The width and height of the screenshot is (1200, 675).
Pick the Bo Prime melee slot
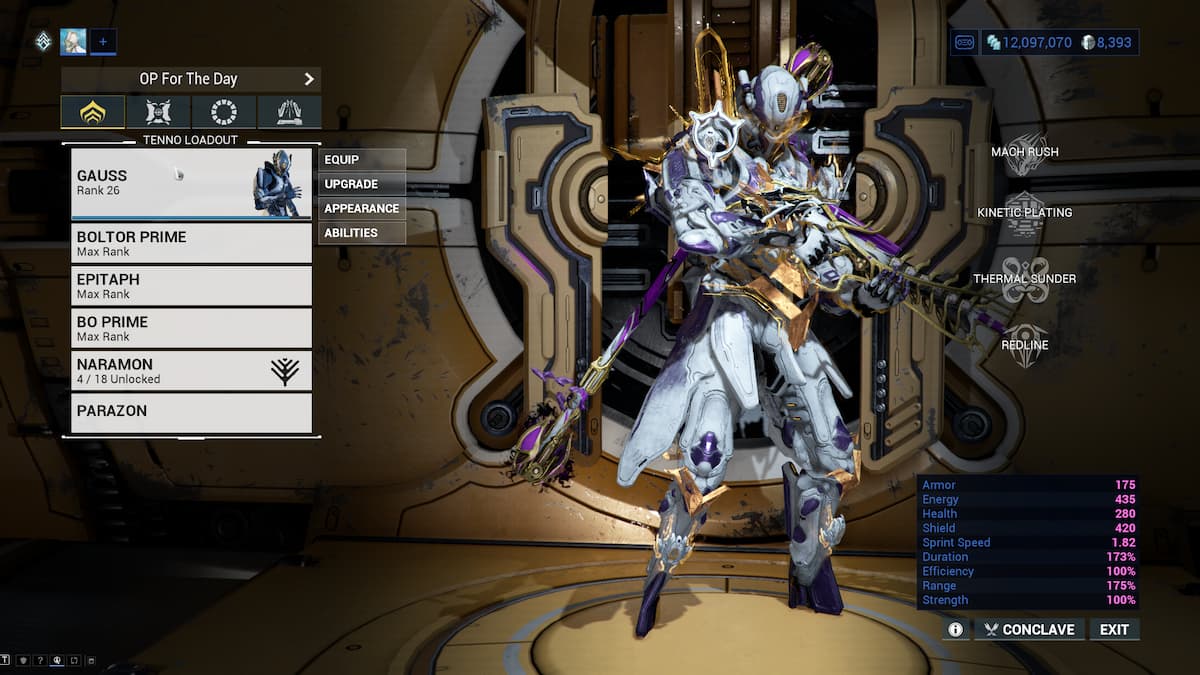pyautogui.click(x=191, y=328)
